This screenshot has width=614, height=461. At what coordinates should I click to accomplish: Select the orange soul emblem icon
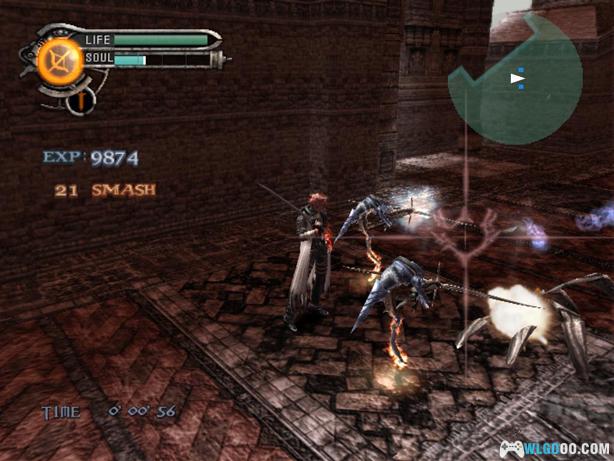tap(59, 62)
